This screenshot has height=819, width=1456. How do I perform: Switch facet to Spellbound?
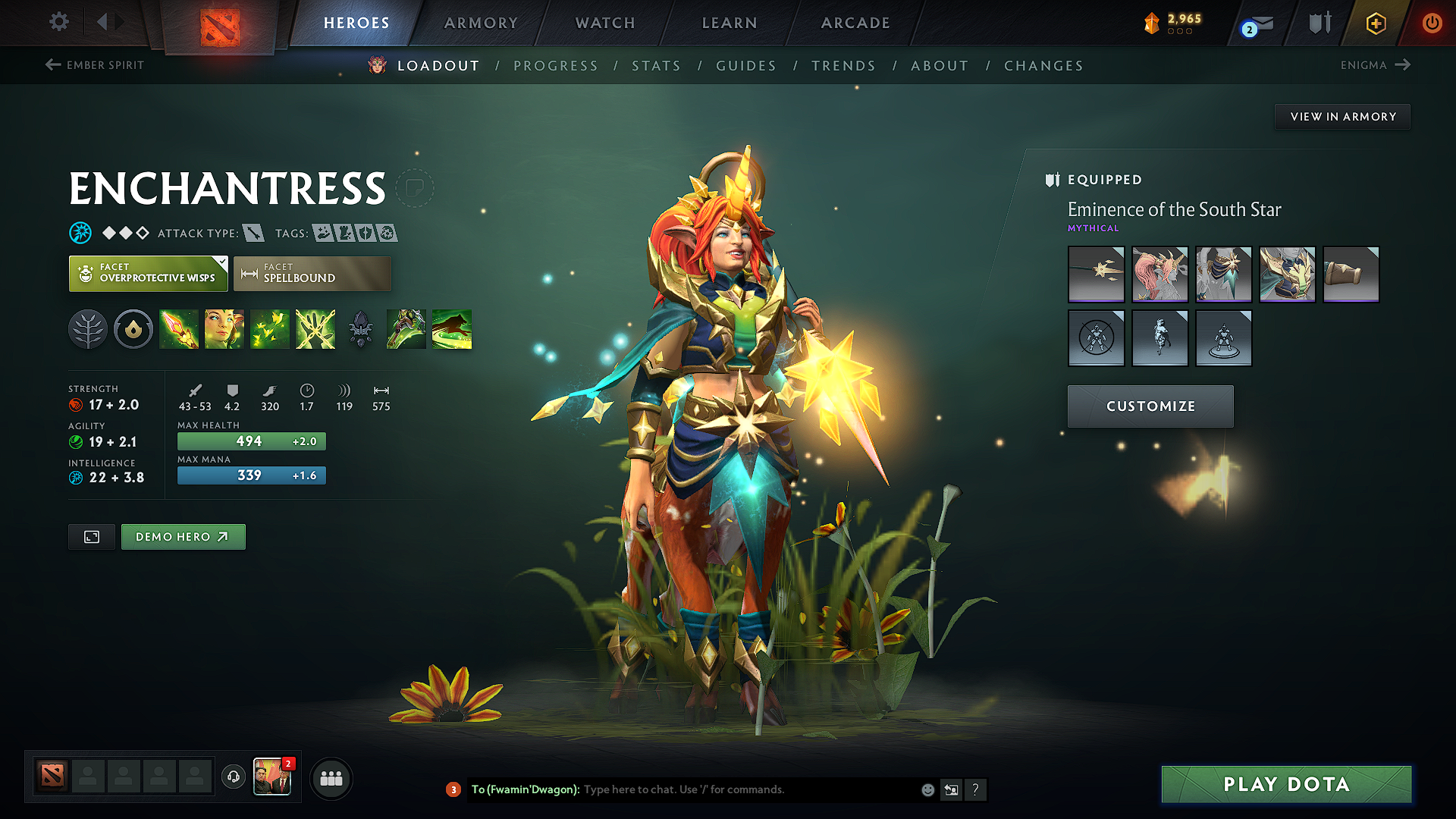click(312, 274)
